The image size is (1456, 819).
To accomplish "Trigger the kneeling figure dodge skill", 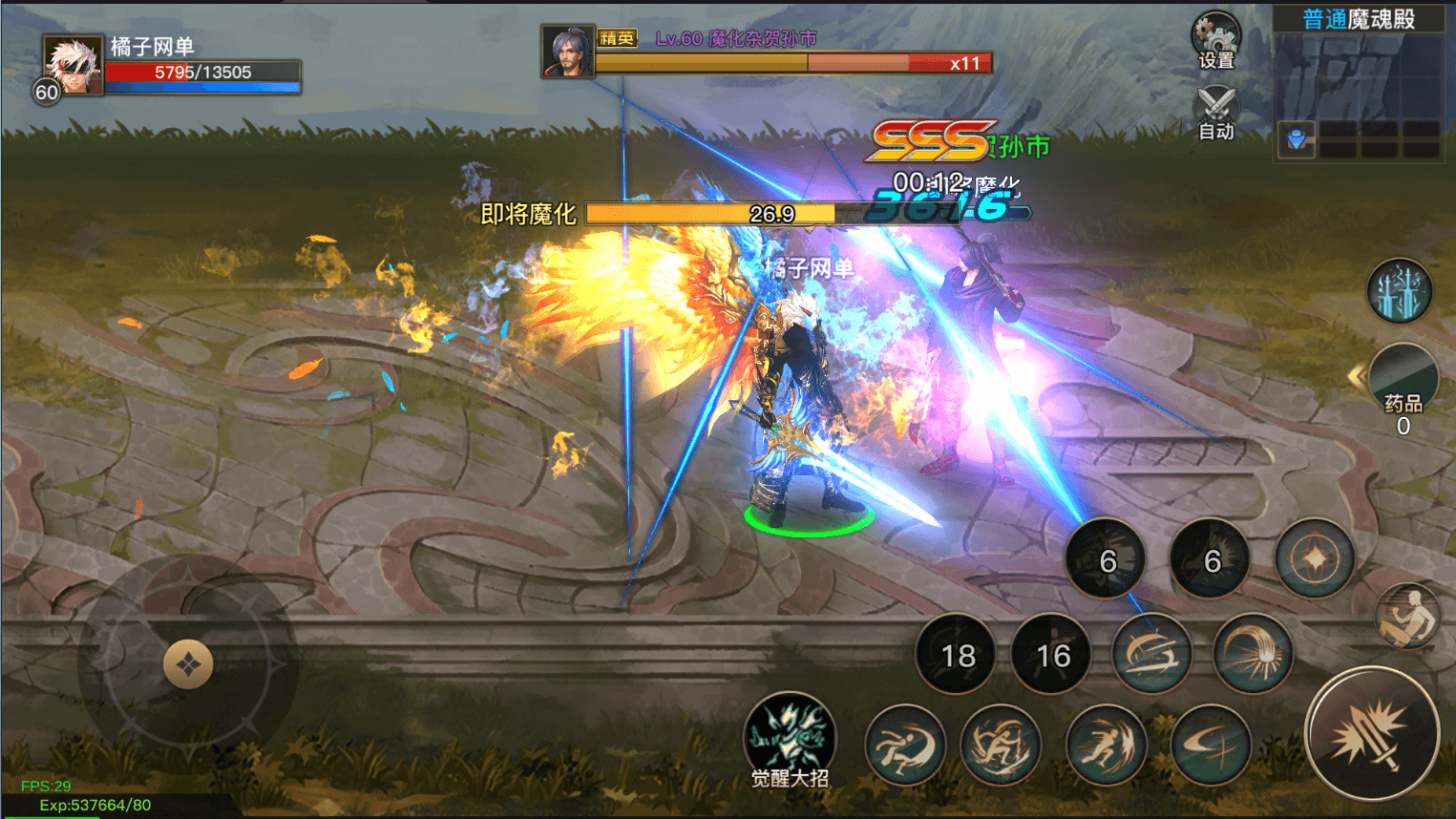I will [1408, 616].
